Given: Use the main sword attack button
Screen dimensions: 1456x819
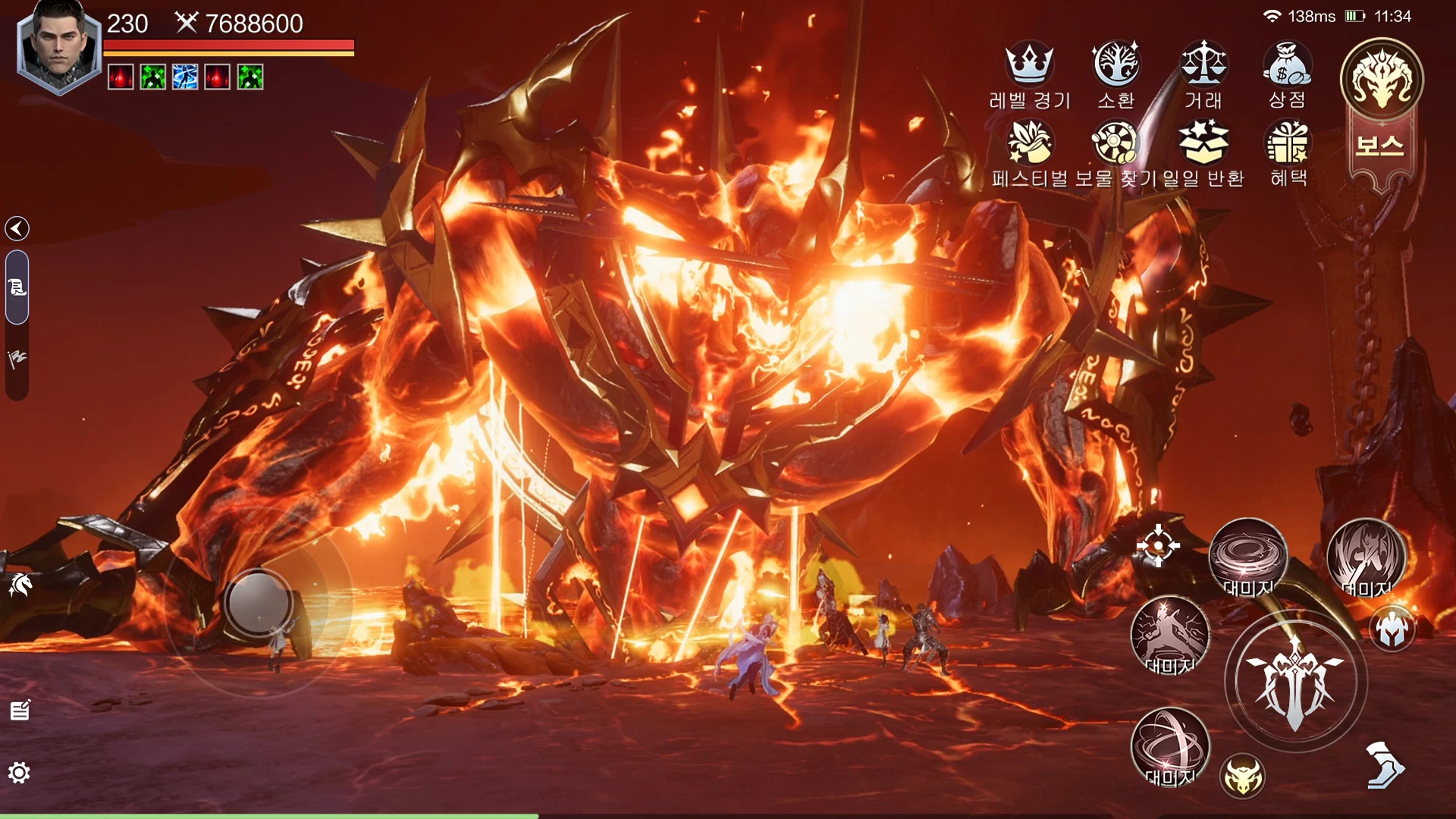Looking at the screenshot, I should pyautogui.click(x=1295, y=682).
